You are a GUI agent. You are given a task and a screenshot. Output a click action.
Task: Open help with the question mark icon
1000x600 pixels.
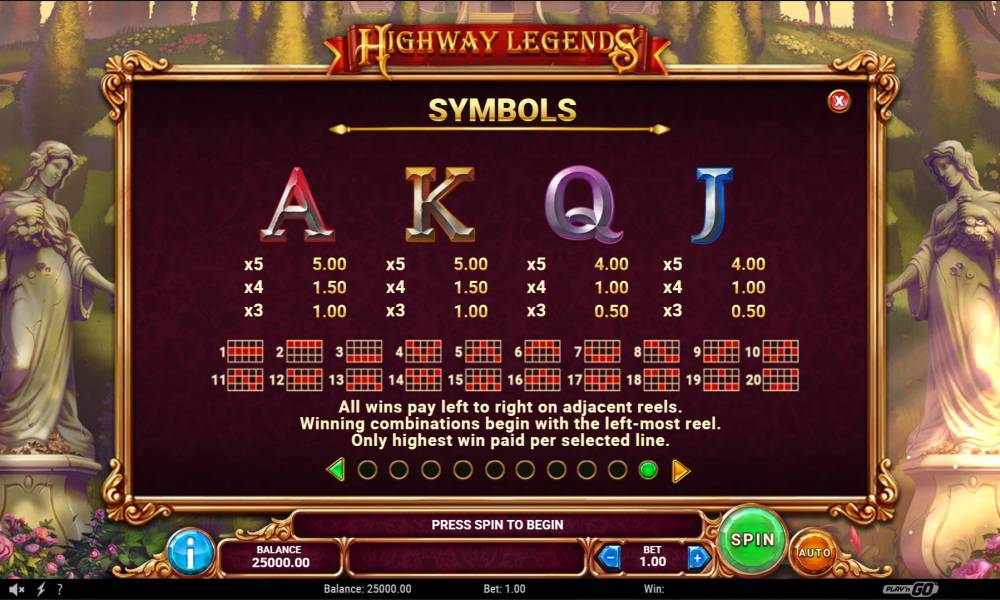click(x=60, y=589)
